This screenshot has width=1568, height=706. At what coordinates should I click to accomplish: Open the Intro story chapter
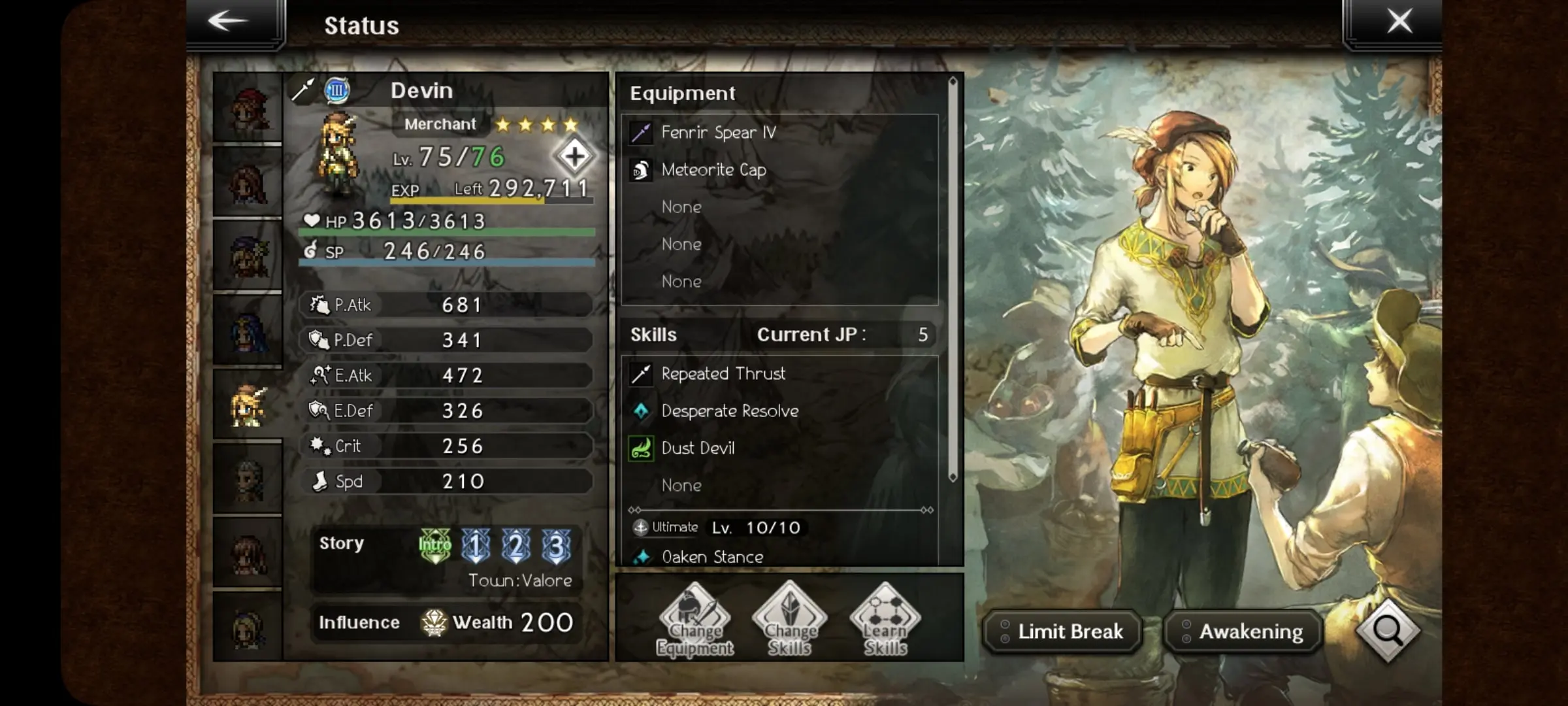point(434,545)
